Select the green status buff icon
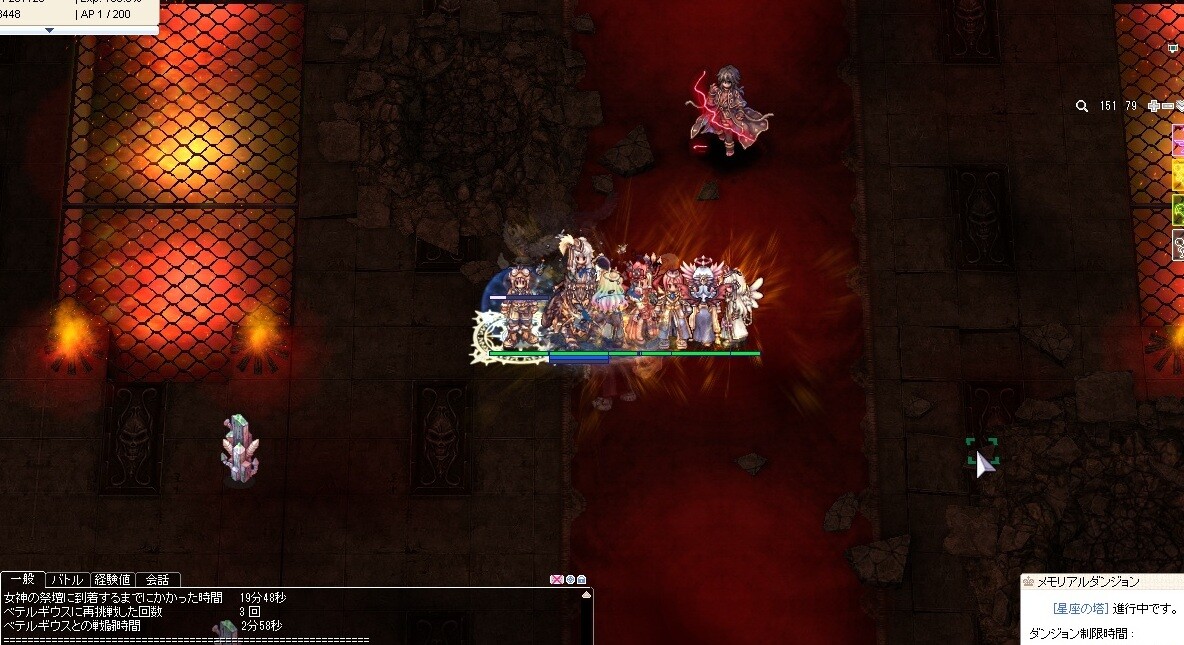This screenshot has height=645, width=1184. point(1178,210)
